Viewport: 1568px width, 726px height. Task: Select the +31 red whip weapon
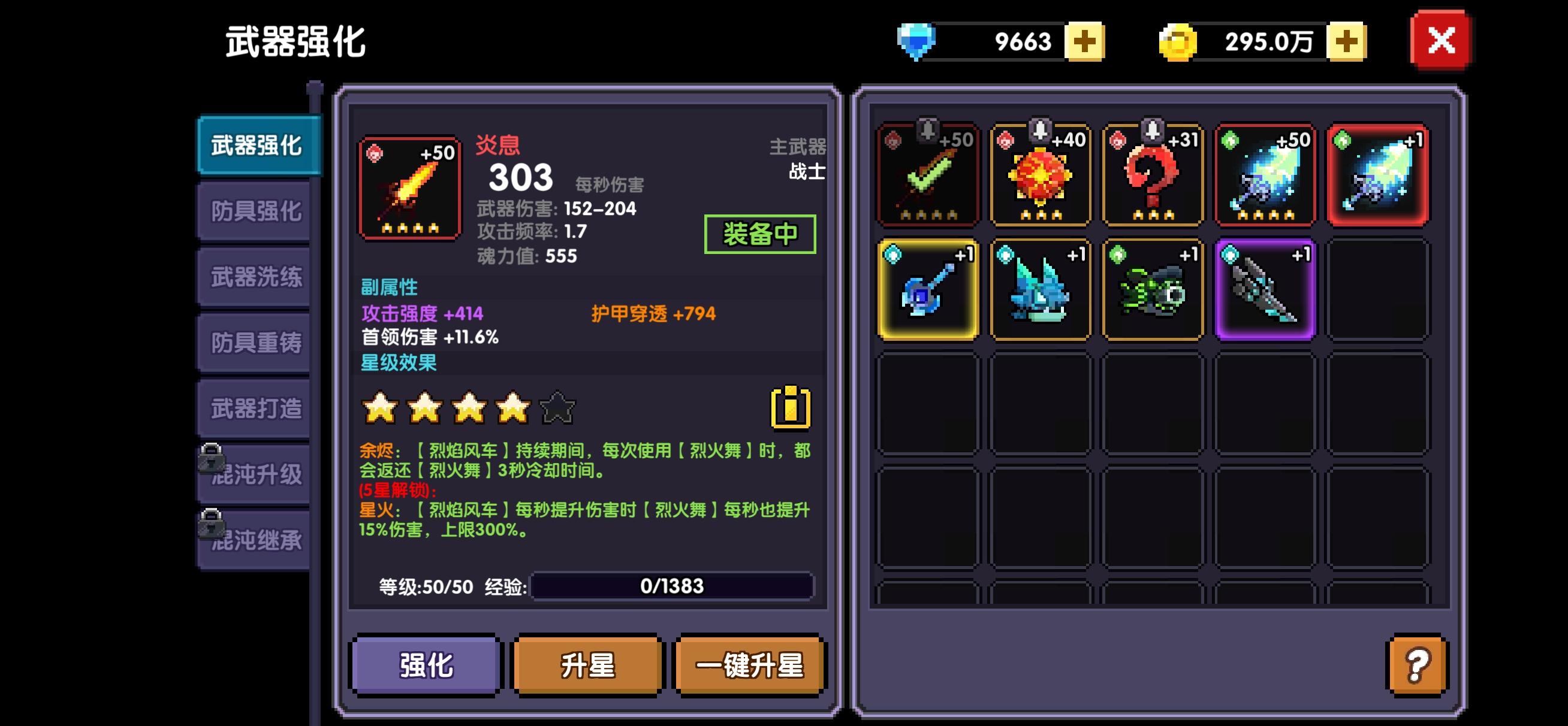coord(1152,175)
